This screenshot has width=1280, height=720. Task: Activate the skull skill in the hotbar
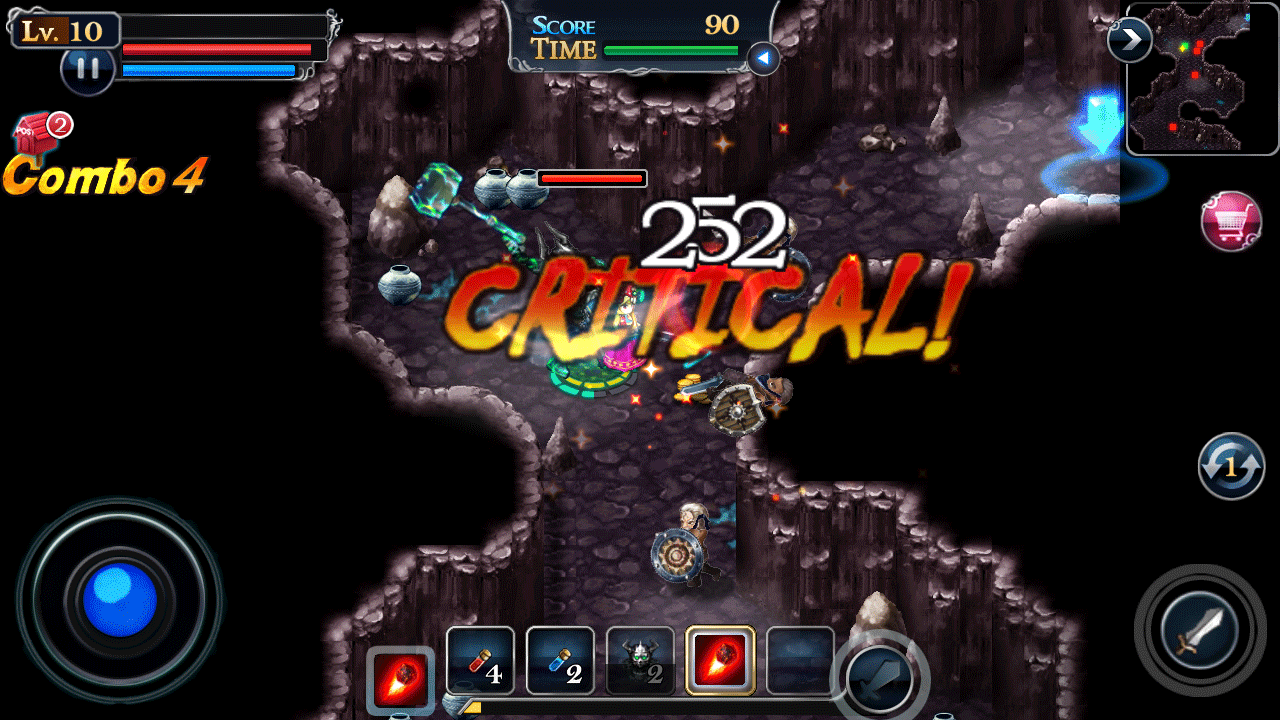[641, 660]
